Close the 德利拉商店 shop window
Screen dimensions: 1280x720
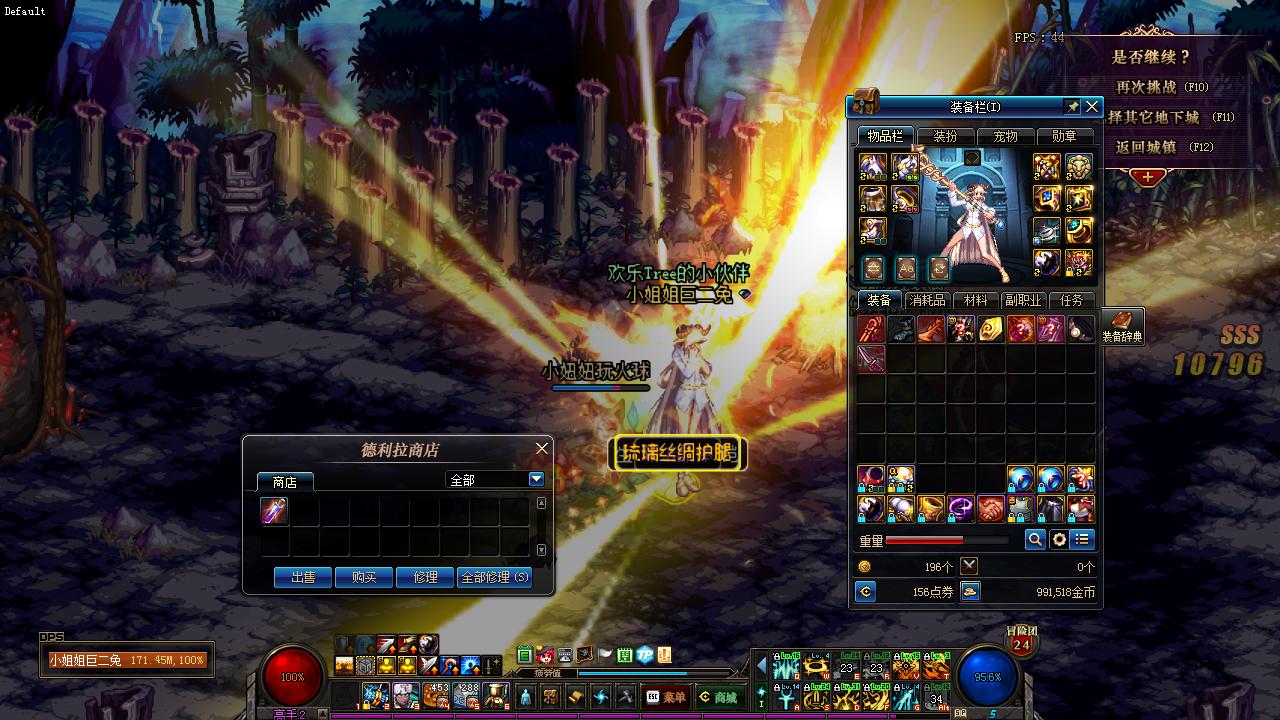pos(541,448)
